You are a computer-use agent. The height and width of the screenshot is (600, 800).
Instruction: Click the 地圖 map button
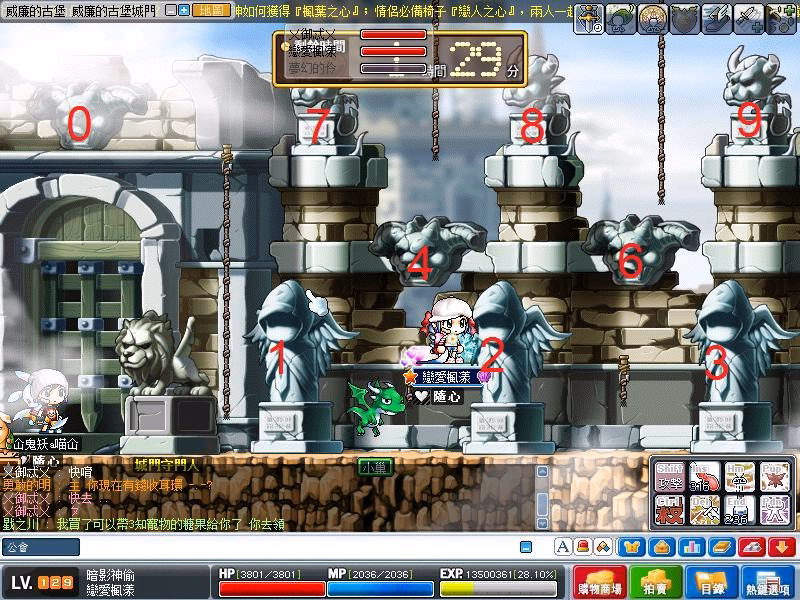(212, 10)
